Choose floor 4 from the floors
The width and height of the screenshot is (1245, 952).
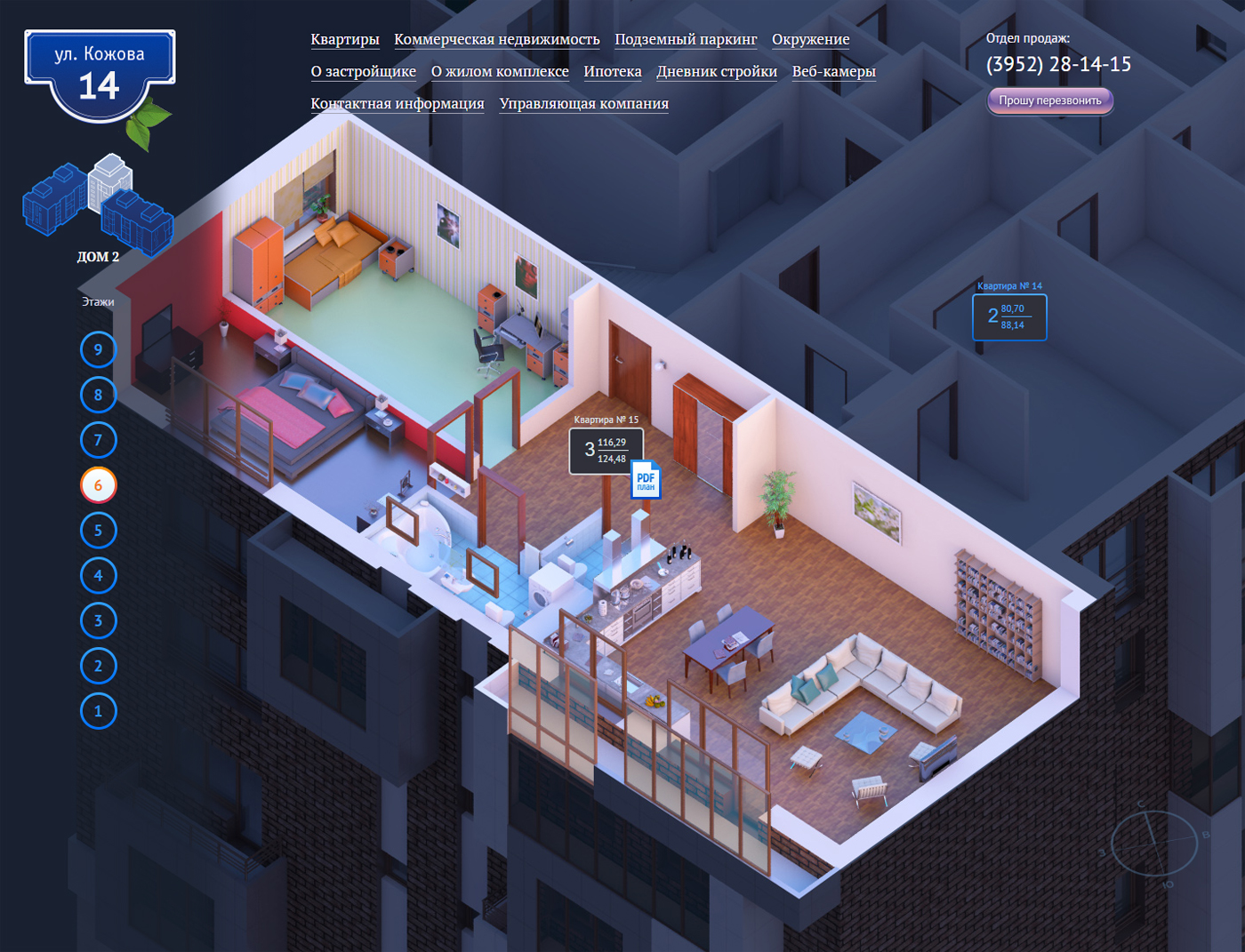98,575
